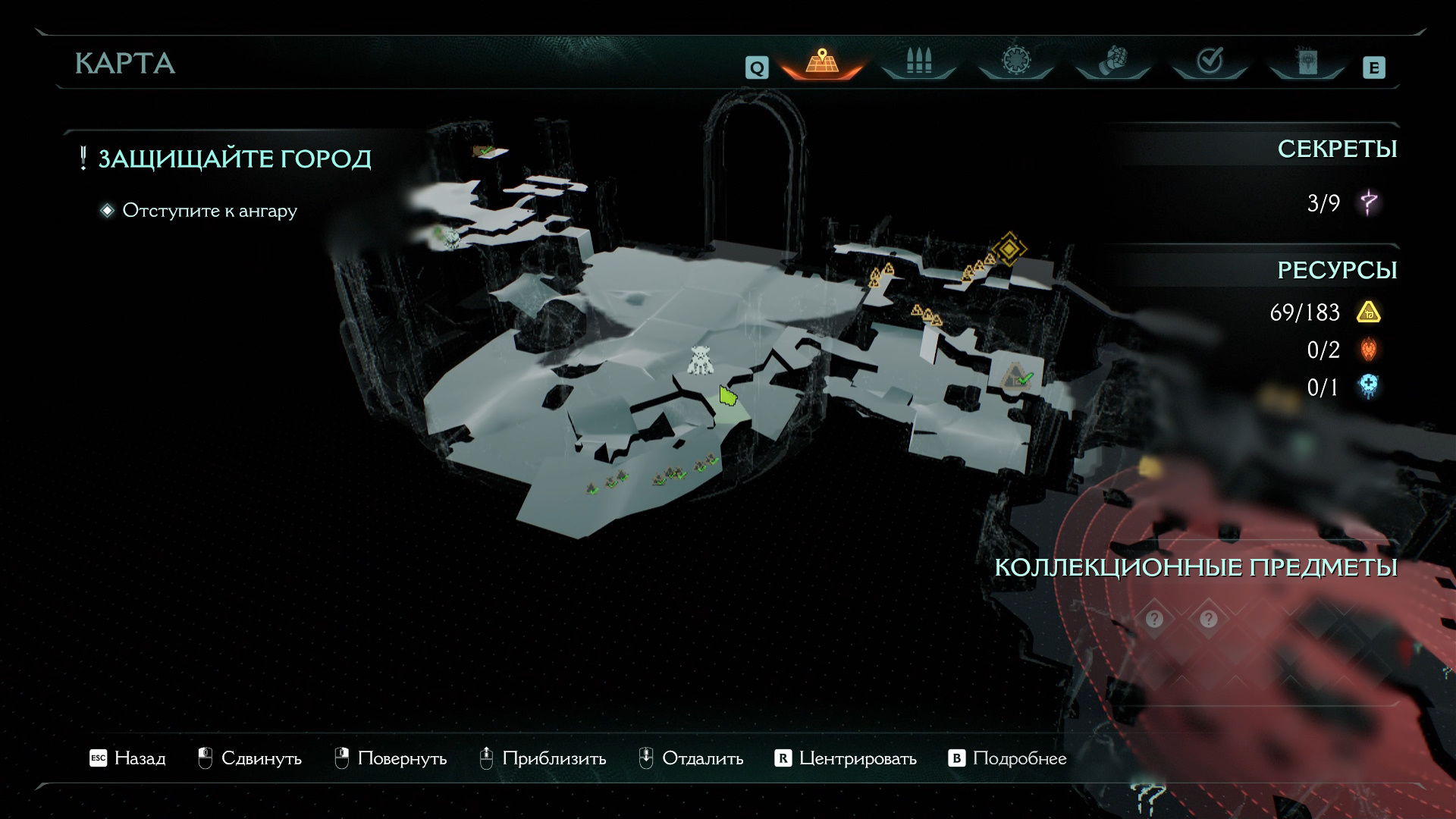
Task: Select the gauntlet fist tab
Action: coord(1112,61)
